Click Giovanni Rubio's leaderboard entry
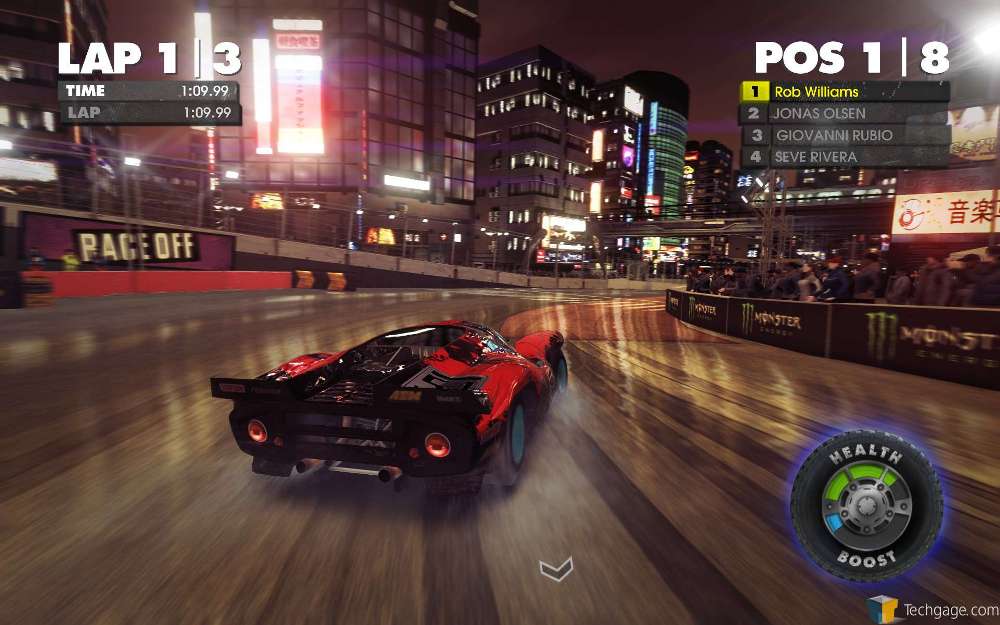1000x625 pixels. pos(845,135)
